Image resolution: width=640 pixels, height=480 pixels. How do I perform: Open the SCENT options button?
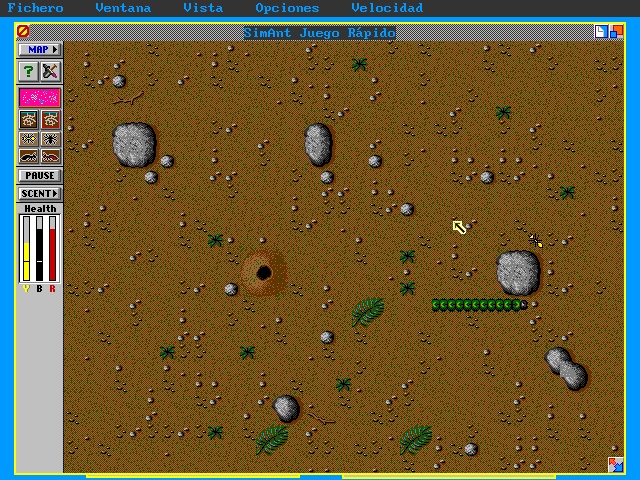[x=40, y=193]
